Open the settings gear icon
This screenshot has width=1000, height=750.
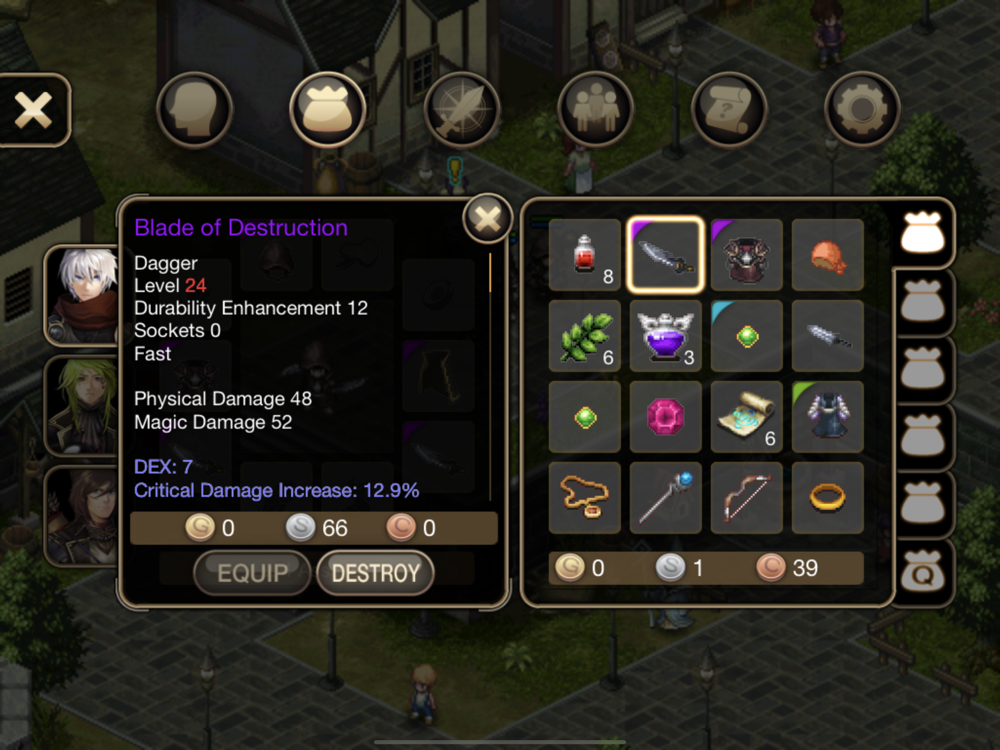[862, 110]
